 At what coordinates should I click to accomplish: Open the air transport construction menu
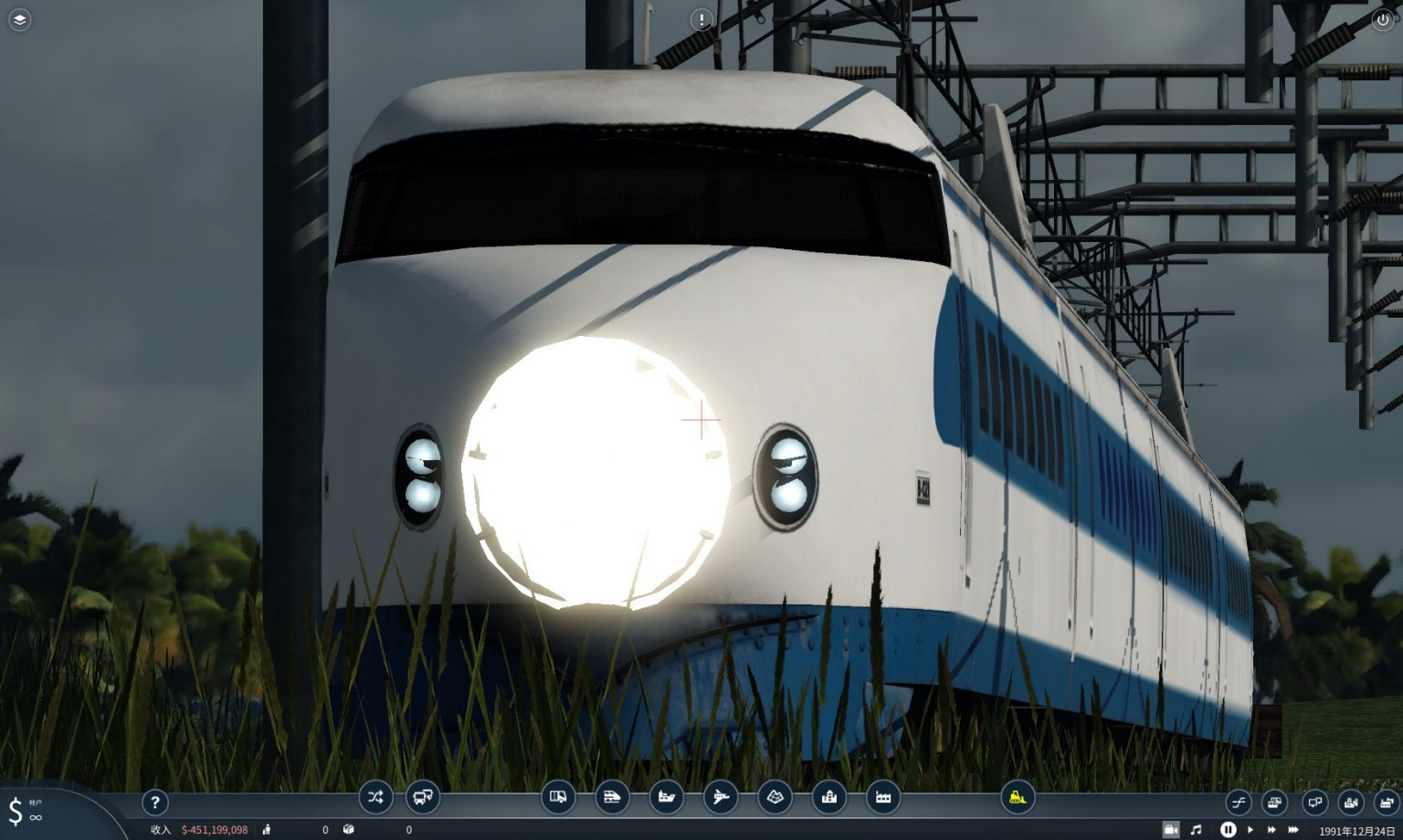(x=721, y=797)
